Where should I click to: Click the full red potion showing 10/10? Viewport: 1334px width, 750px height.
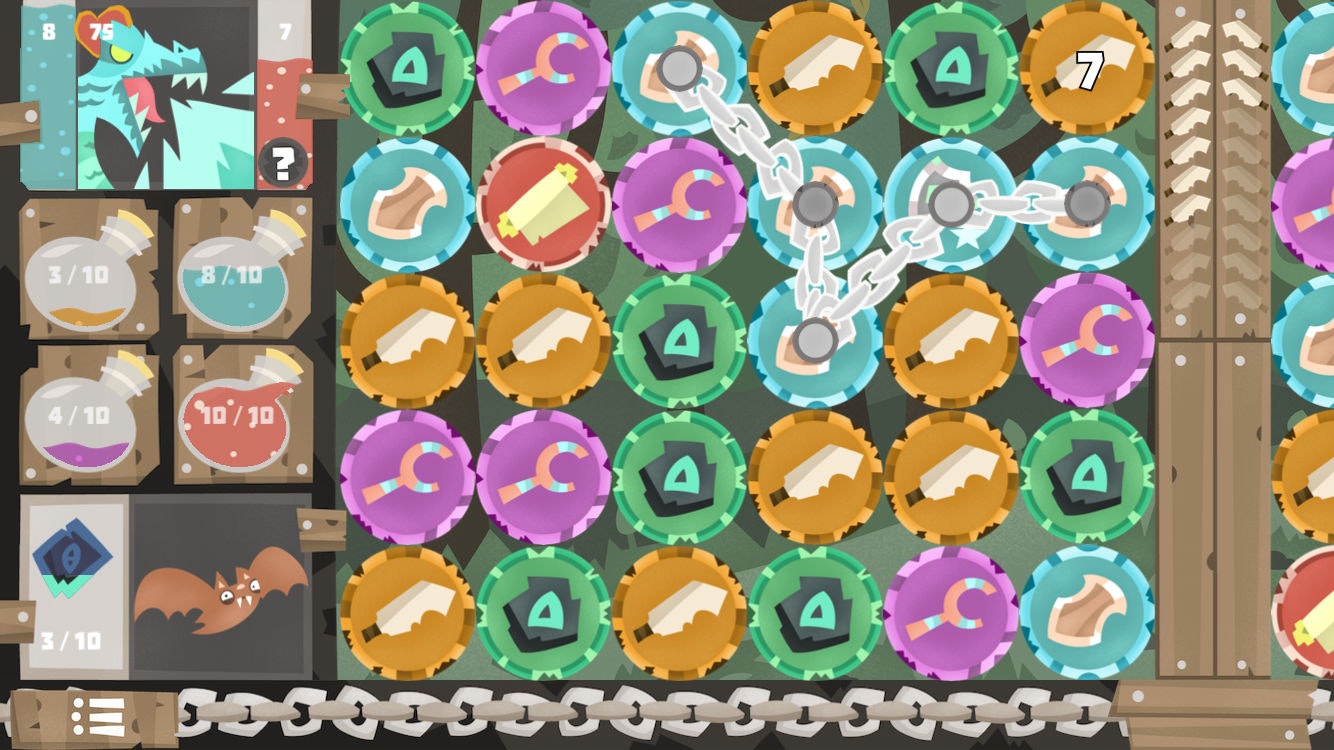coord(237,417)
